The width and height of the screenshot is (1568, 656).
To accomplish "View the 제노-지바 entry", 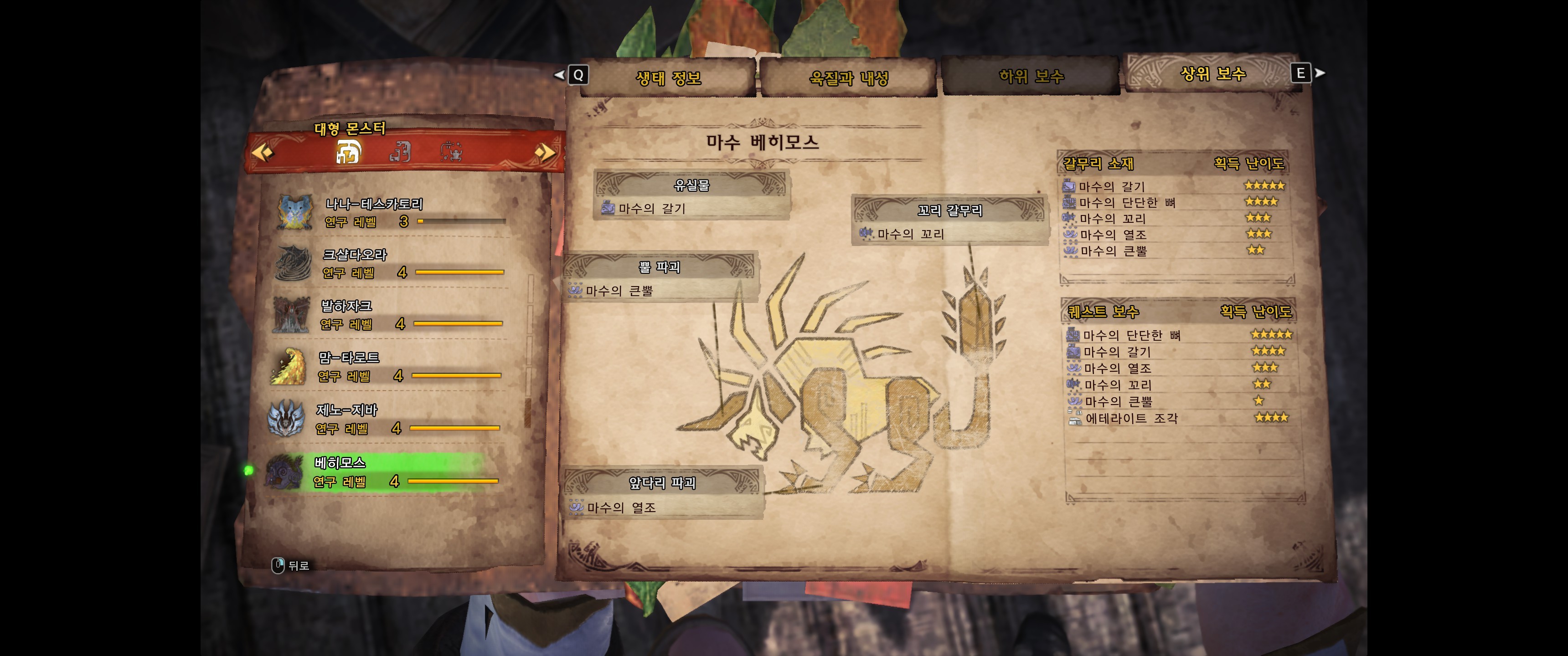I will 390,419.
